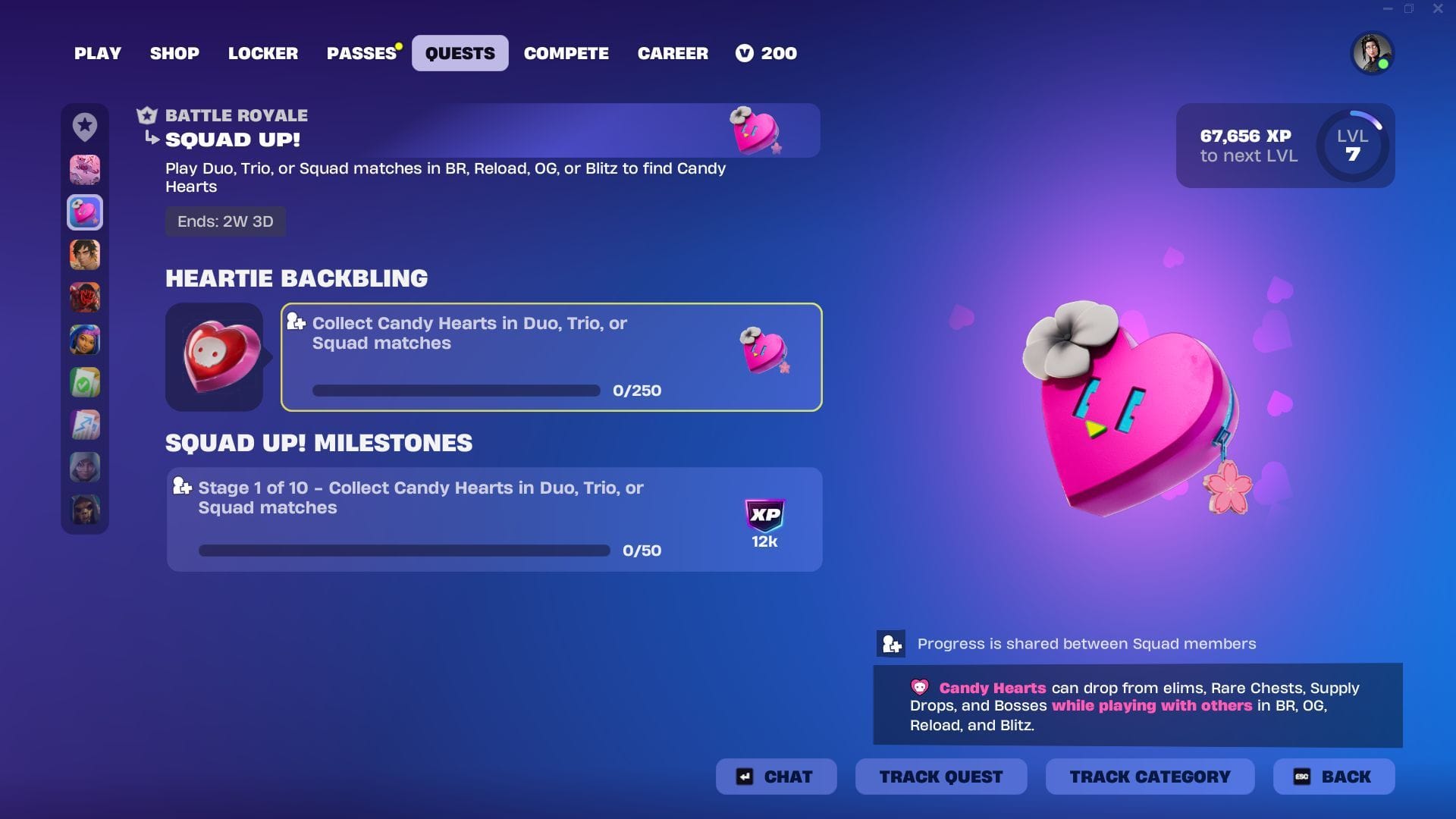This screenshot has width=1456, height=819.
Task: Click TRACK CATEGORY button
Action: [x=1149, y=777]
